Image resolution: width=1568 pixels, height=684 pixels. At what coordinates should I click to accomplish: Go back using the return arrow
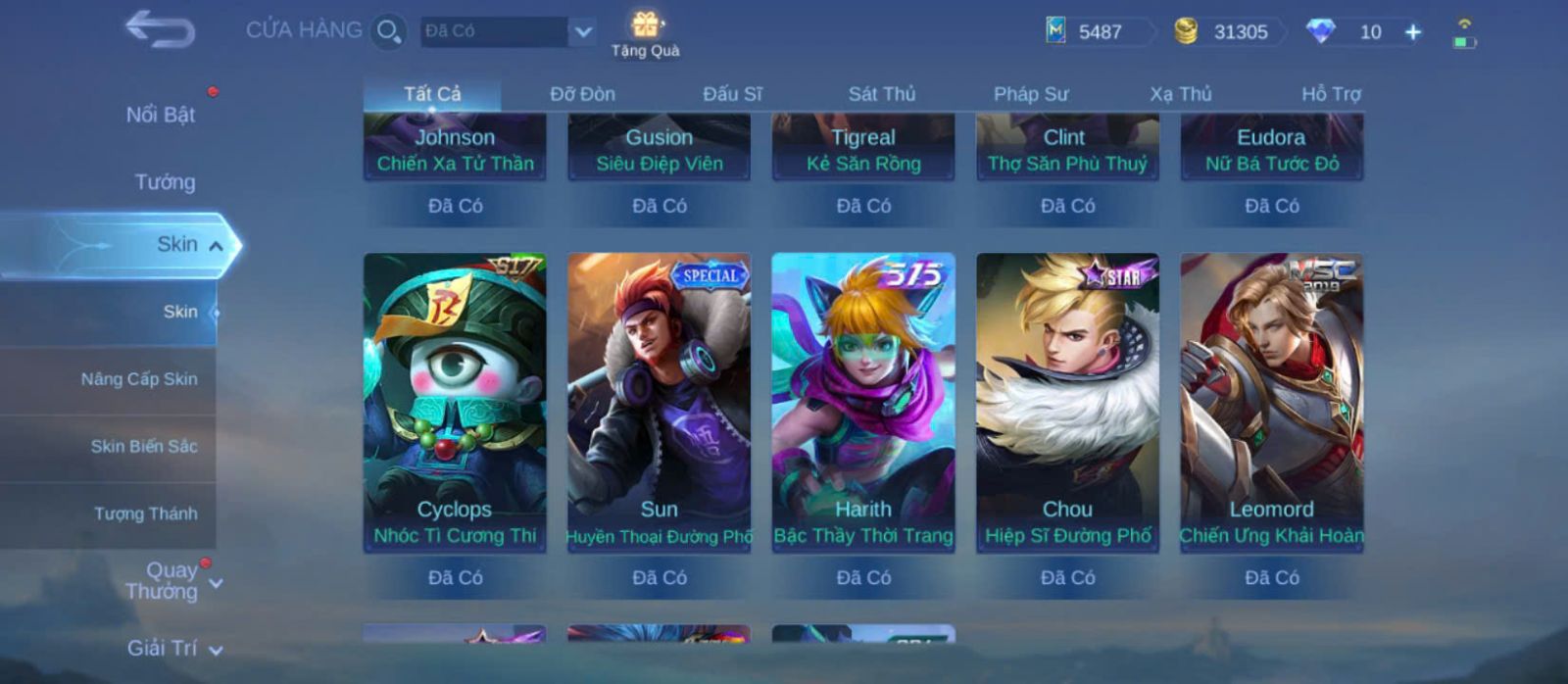coord(160,29)
